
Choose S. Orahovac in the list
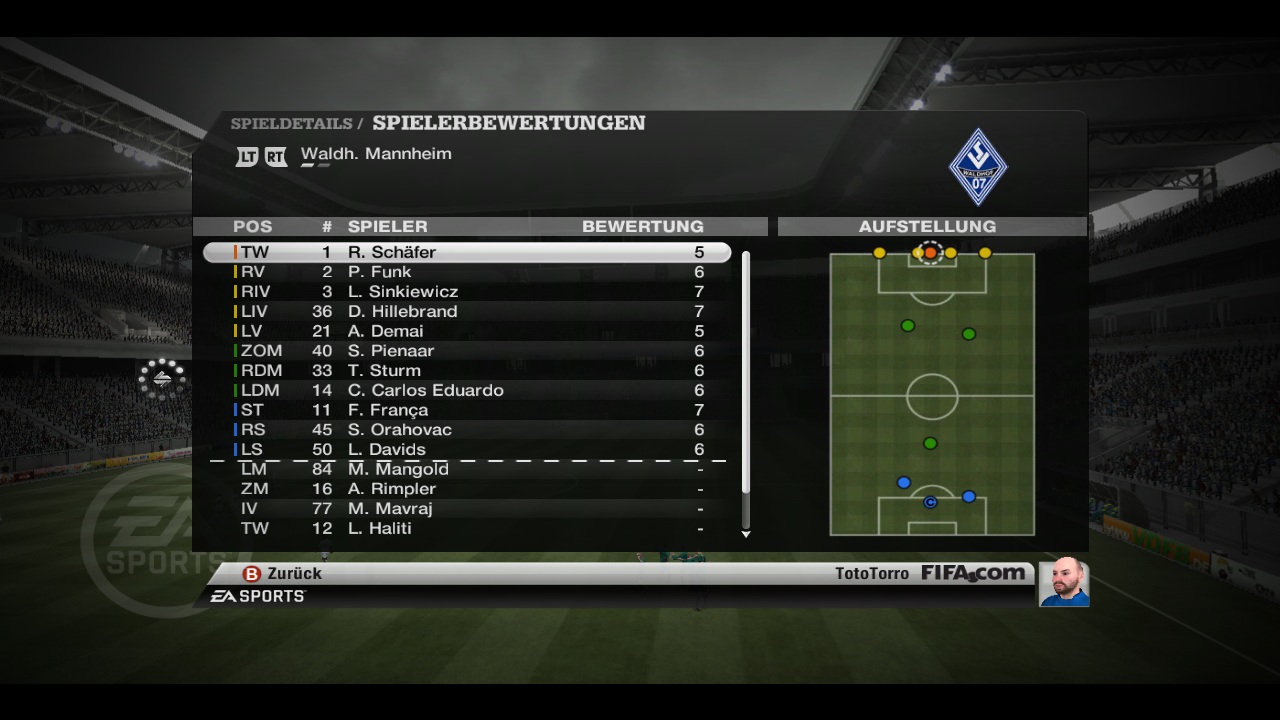click(467, 430)
